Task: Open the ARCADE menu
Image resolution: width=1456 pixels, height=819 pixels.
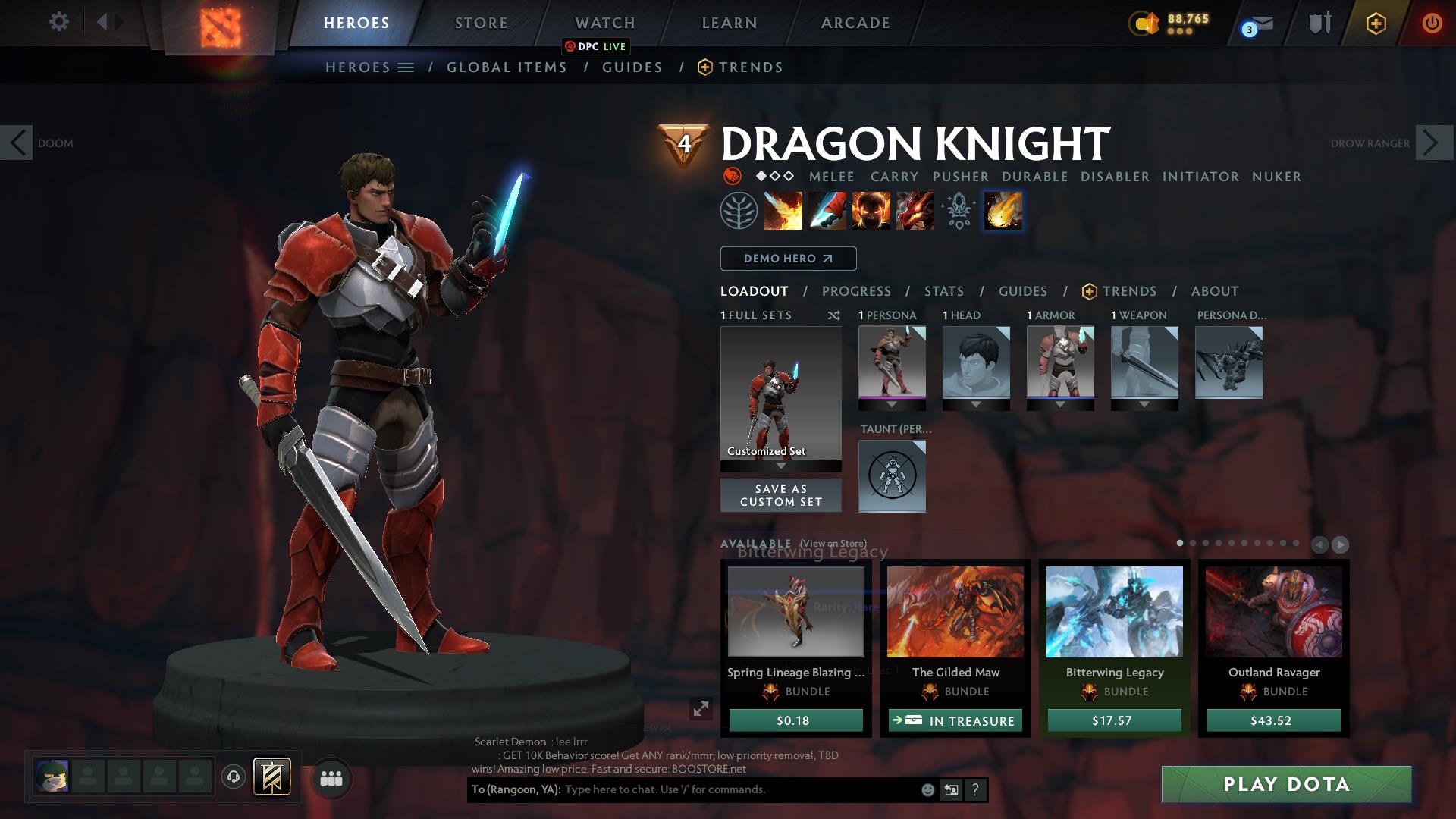Action: (855, 23)
